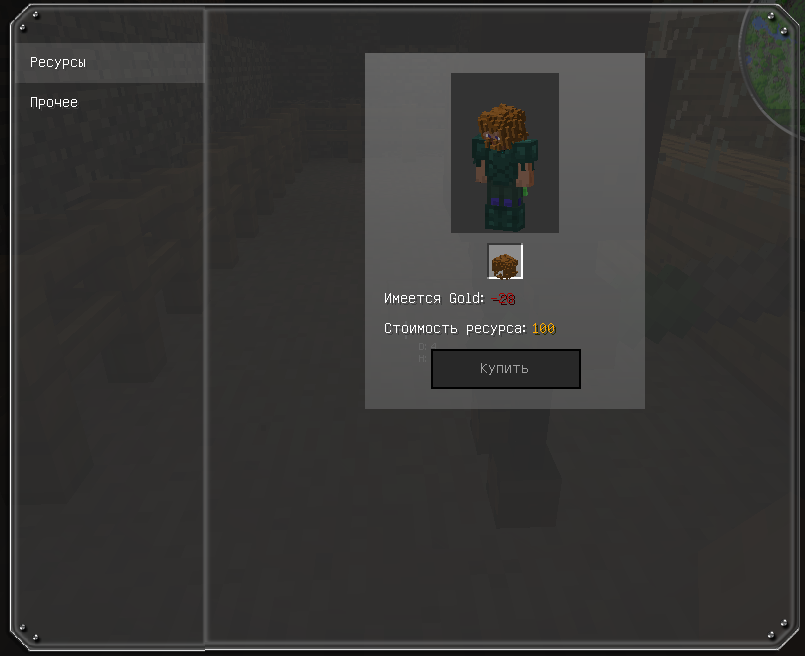Select the brown hair item slot
The image size is (805, 656).
[505, 262]
